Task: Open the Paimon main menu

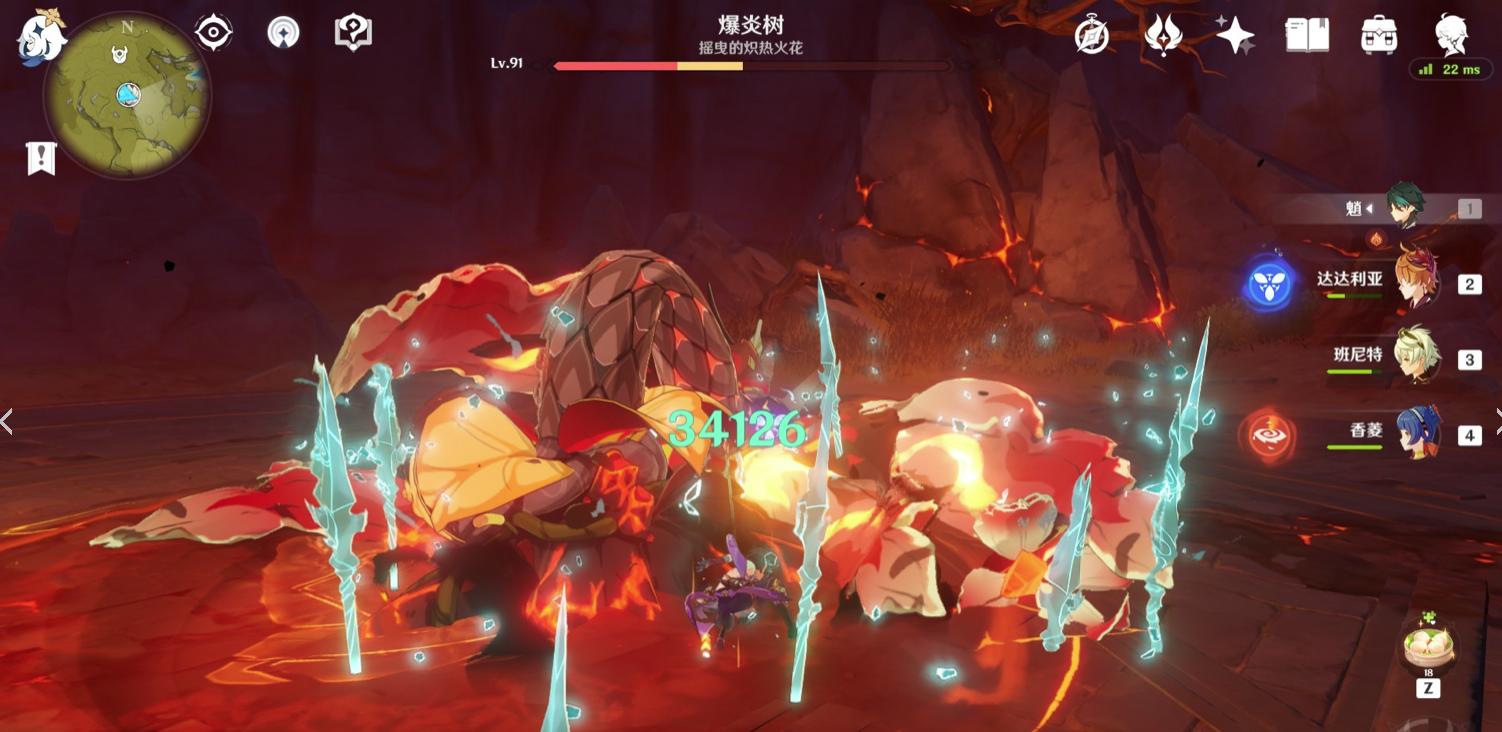Action: tap(42, 38)
